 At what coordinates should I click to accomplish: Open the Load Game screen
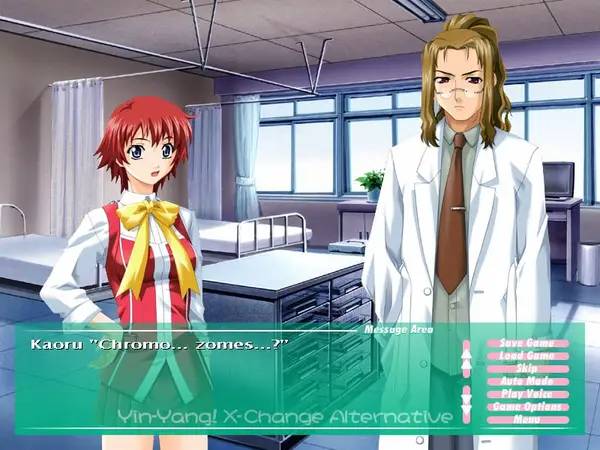coord(526,356)
